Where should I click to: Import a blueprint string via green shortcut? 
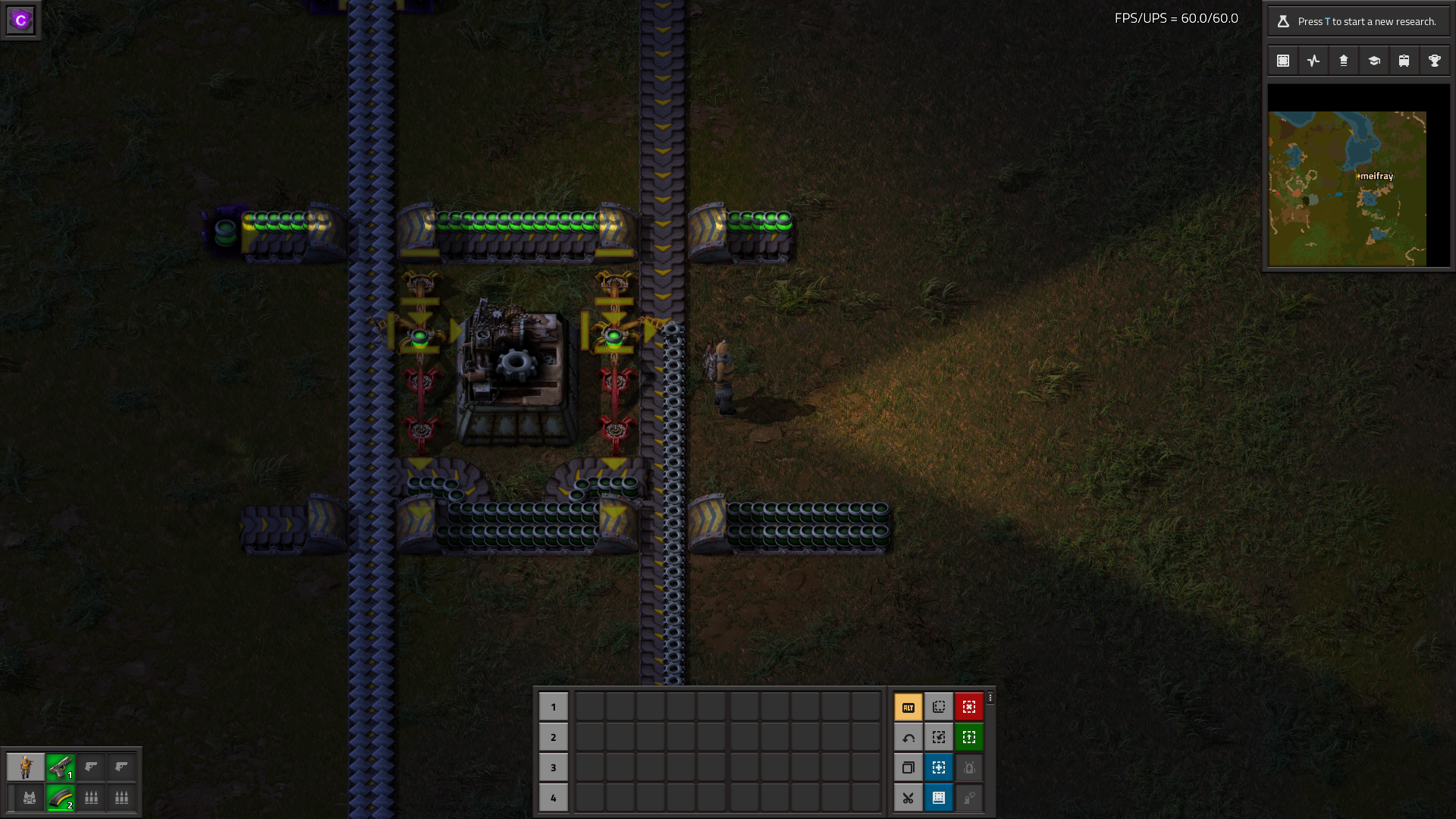point(969,736)
